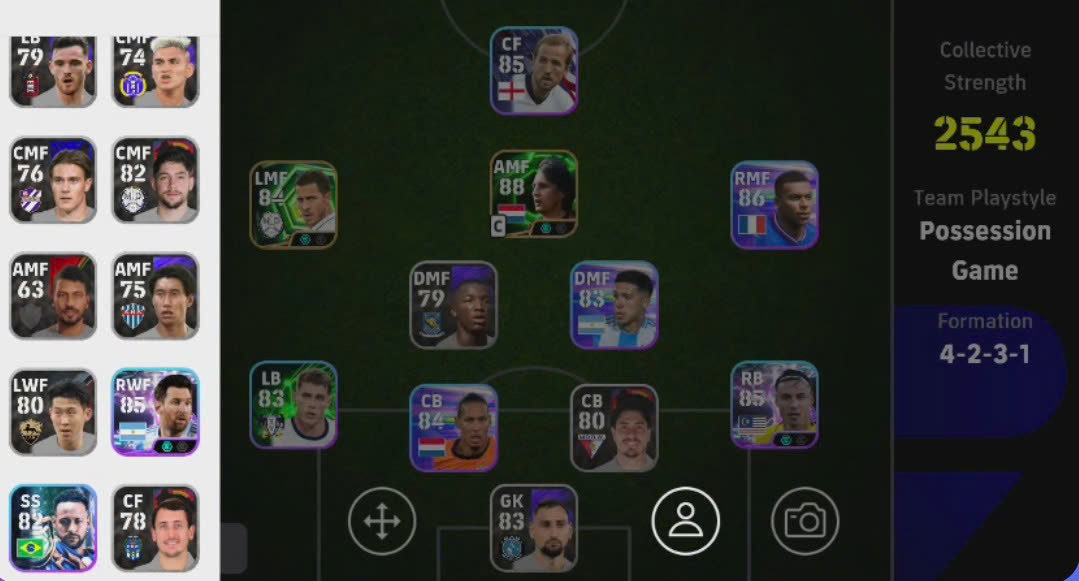This screenshot has height=581, width=1079.
Task: Select the RWF 85 substitute card
Action: (155, 412)
